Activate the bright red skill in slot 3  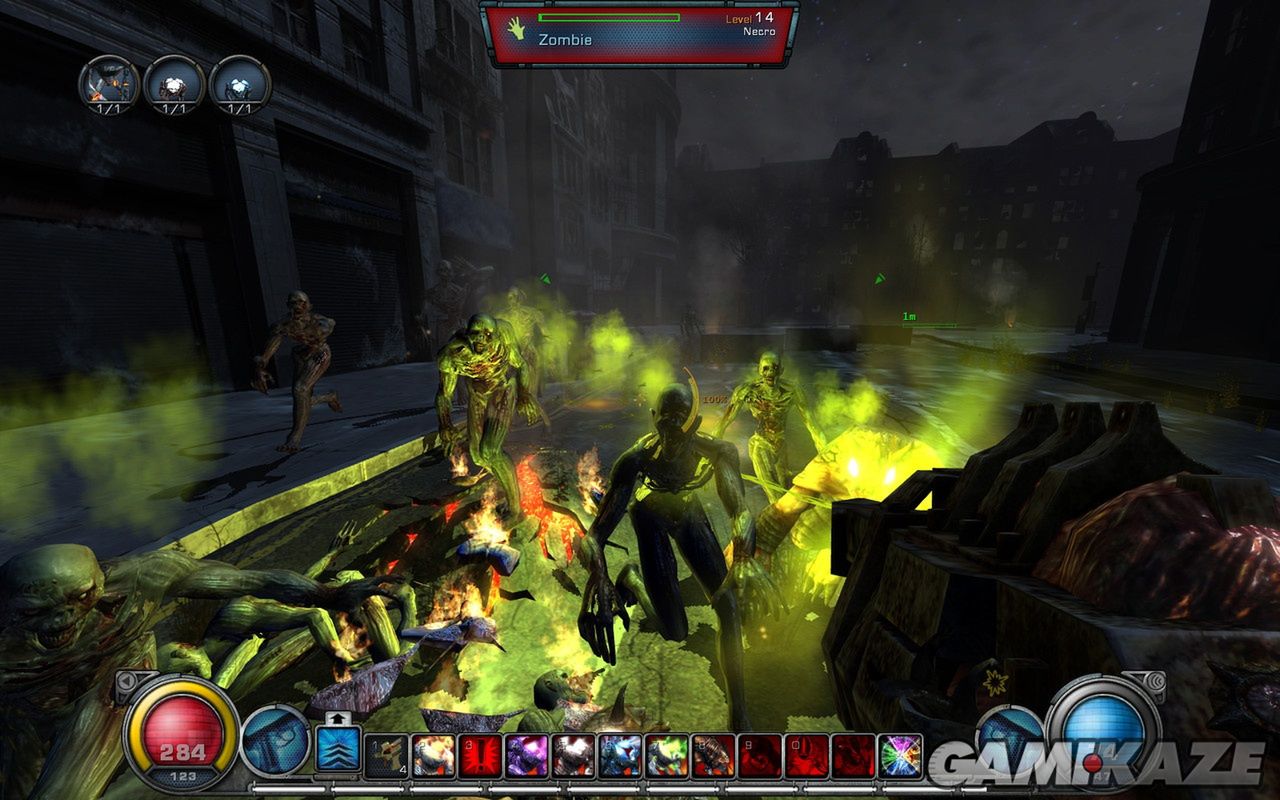(480, 756)
